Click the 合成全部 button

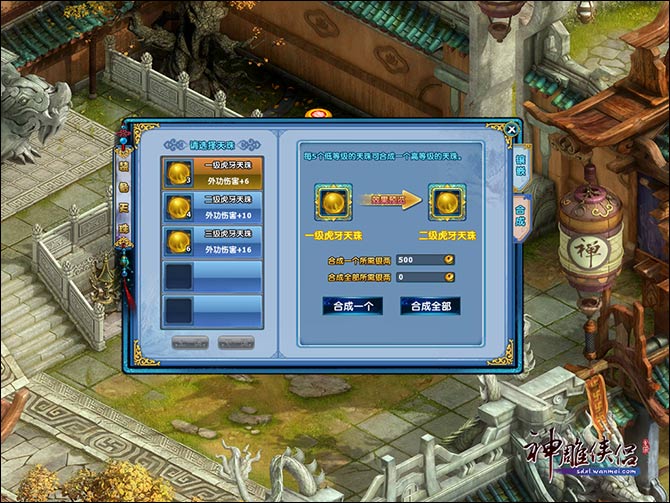click(430, 306)
